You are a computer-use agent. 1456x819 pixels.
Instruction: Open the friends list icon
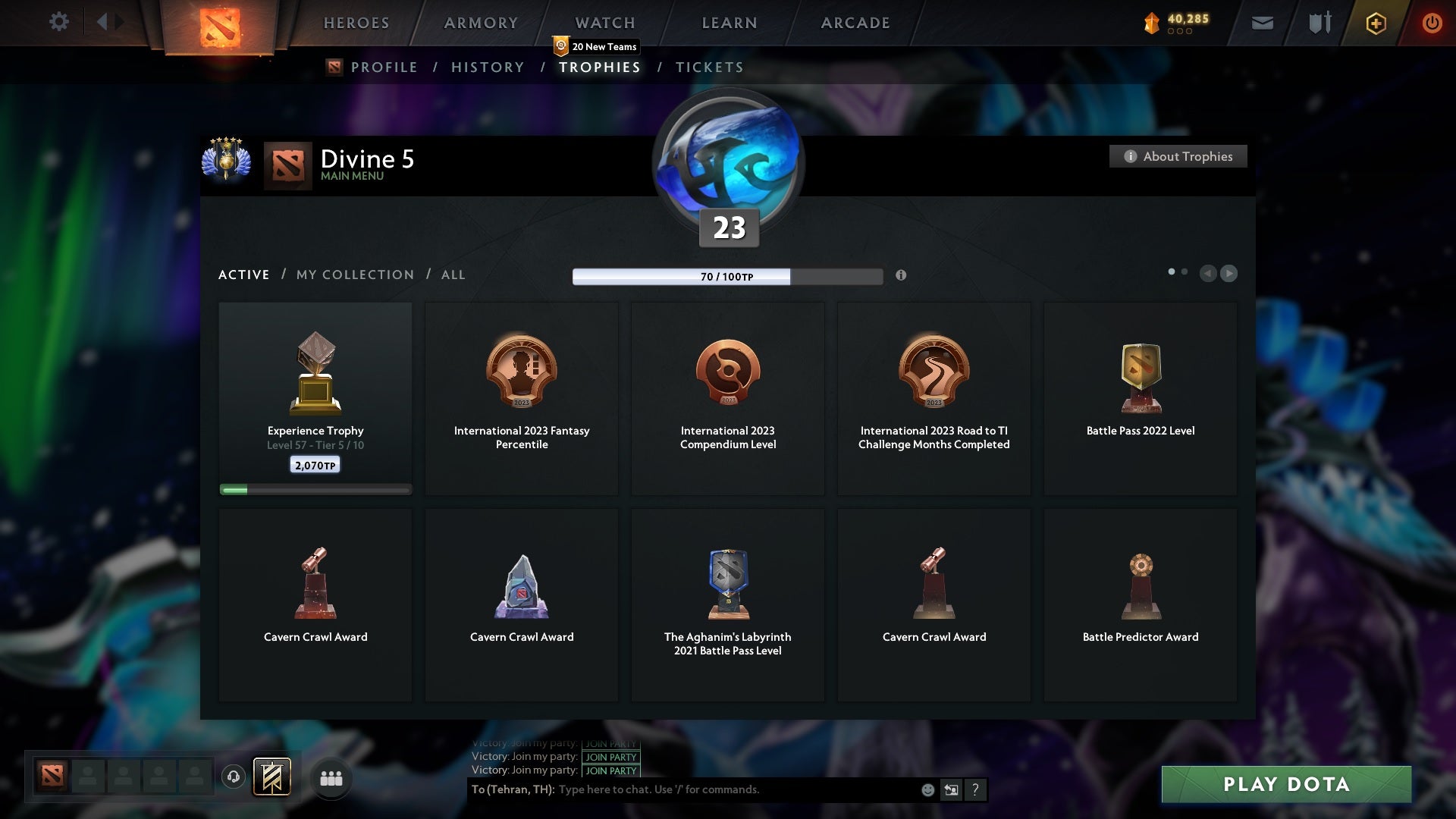[331, 777]
